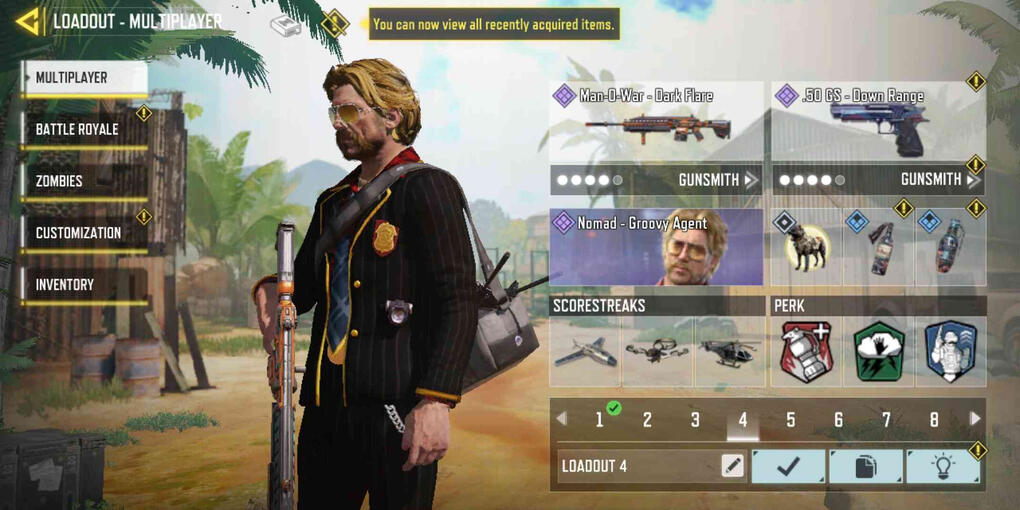The image size is (1020, 510).
Task: Choose the Nomad Groovy Agent operator card
Action: point(656,247)
